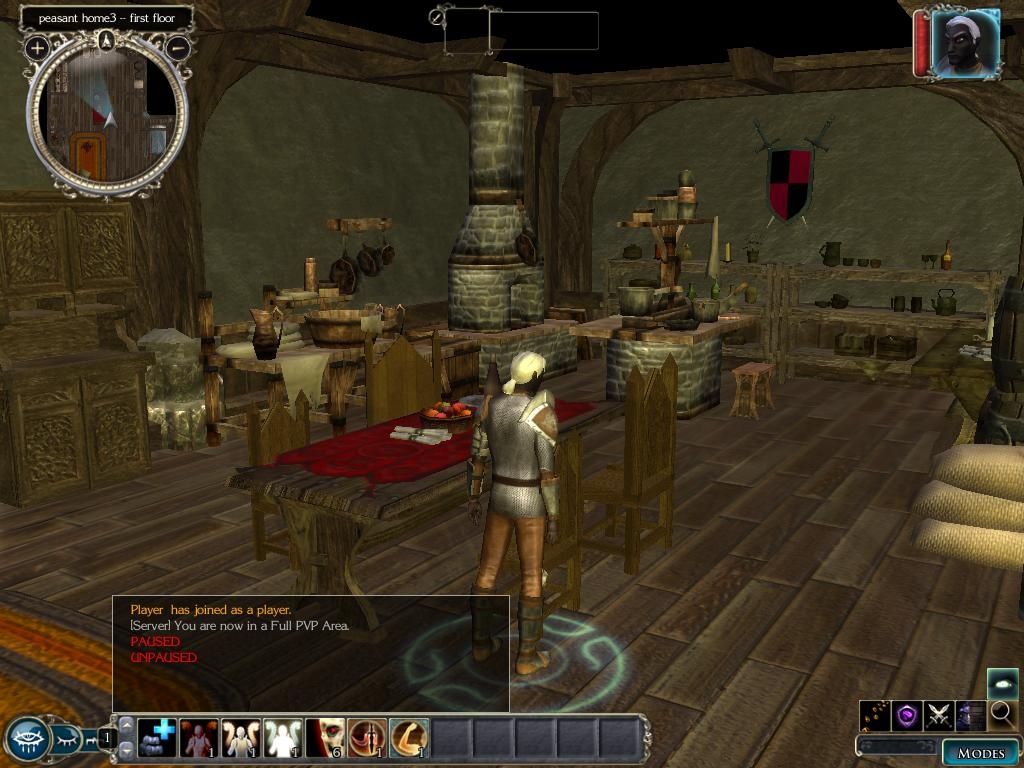Use the flexed arm strength ability
The height and width of the screenshot is (768, 1024).
click(408, 738)
